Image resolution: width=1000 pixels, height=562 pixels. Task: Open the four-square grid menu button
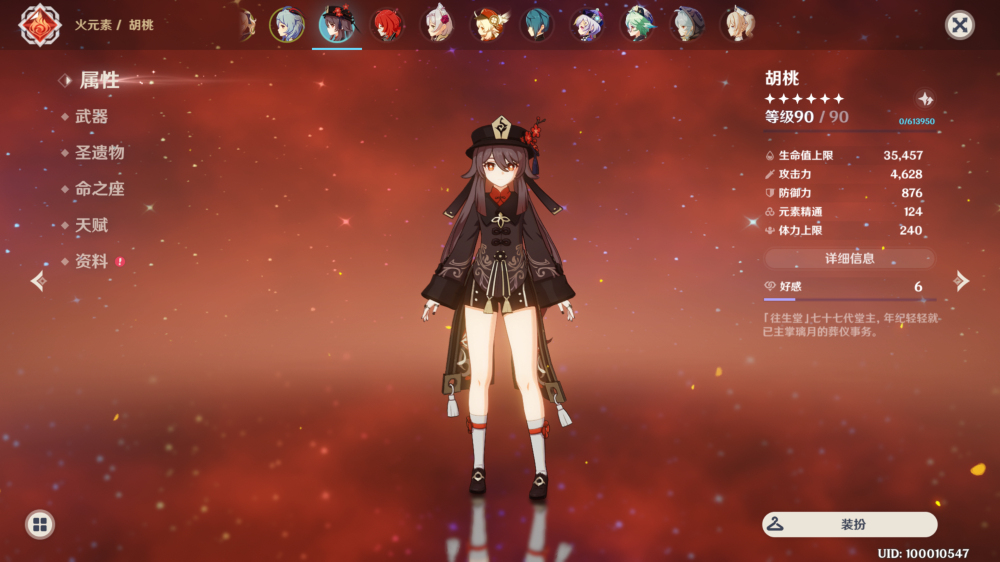pos(40,524)
